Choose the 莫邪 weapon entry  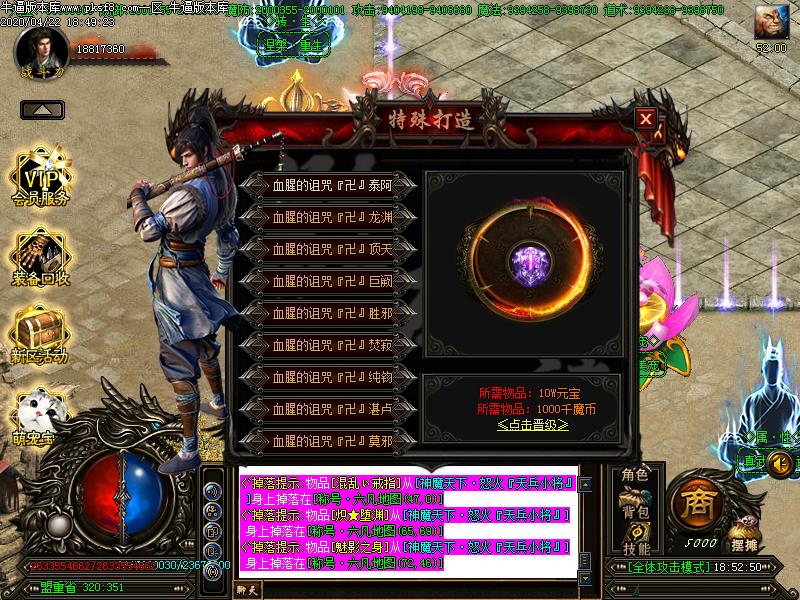(x=330, y=440)
